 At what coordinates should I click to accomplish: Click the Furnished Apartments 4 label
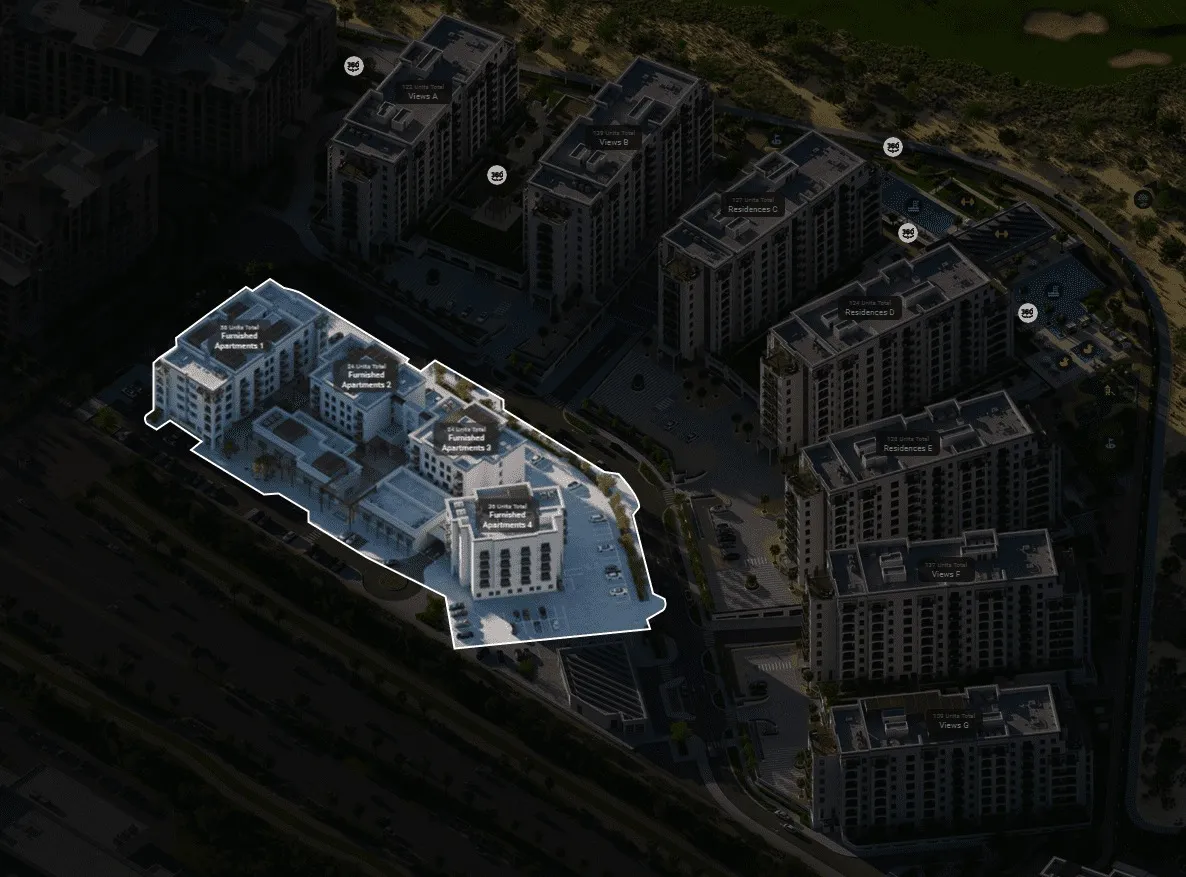(507, 516)
